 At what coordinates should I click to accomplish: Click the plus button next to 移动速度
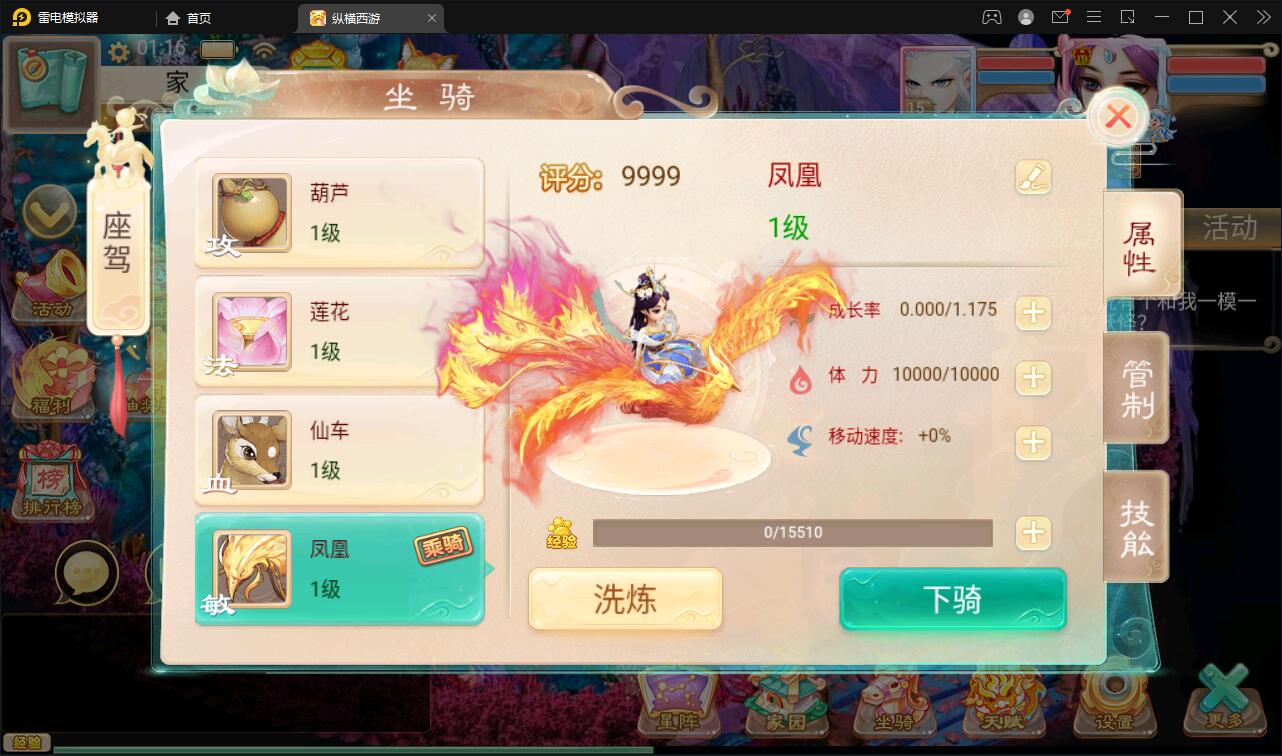tap(1034, 443)
